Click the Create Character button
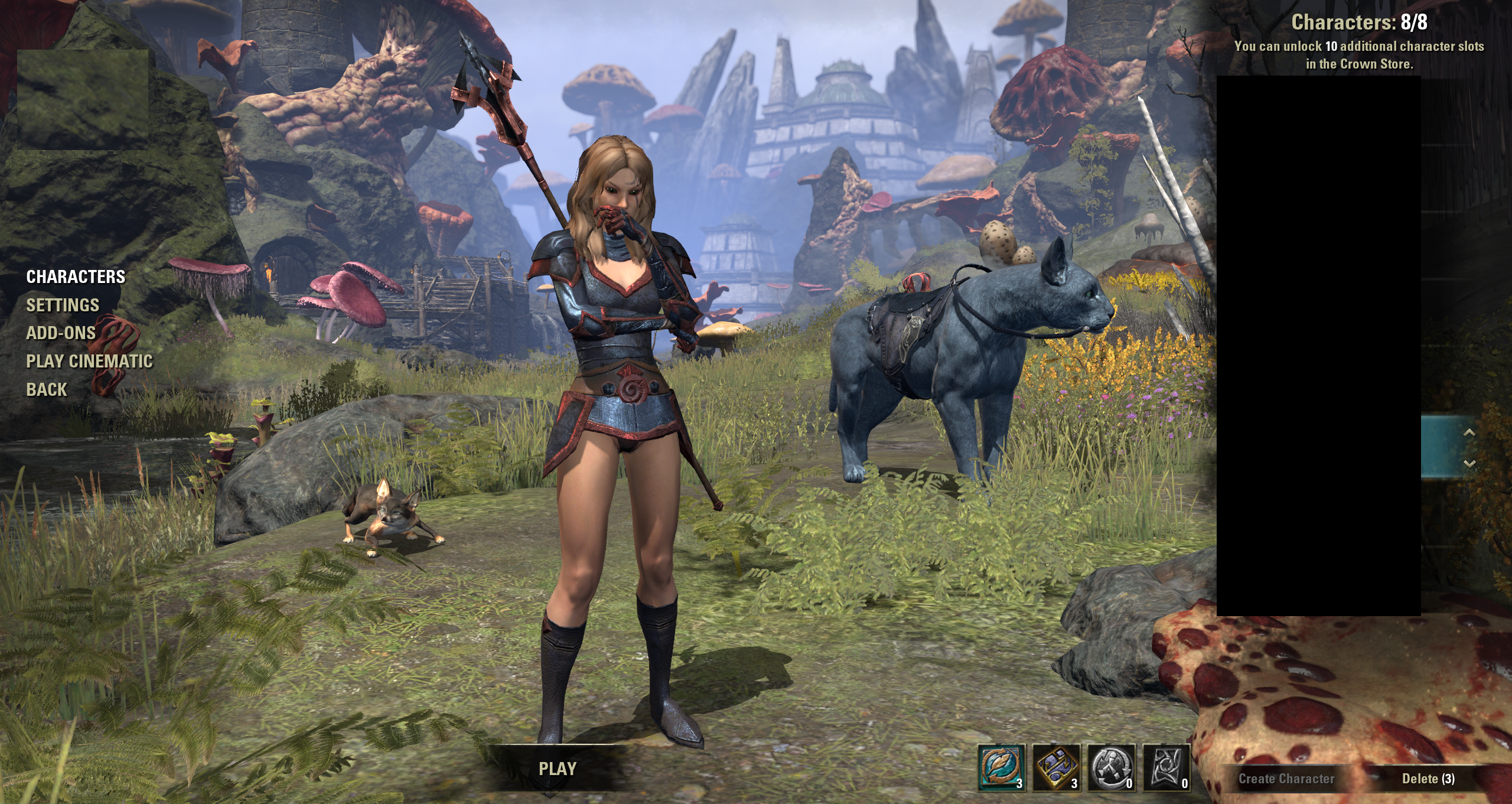This screenshot has width=1512, height=804. click(x=1286, y=779)
